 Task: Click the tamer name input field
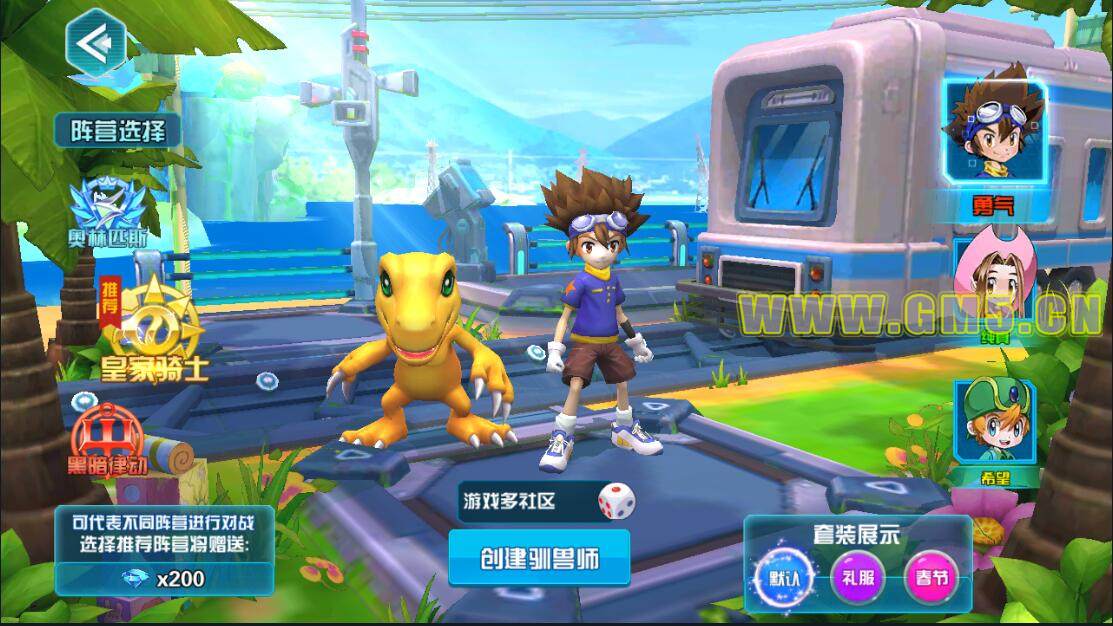coord(523,501)
